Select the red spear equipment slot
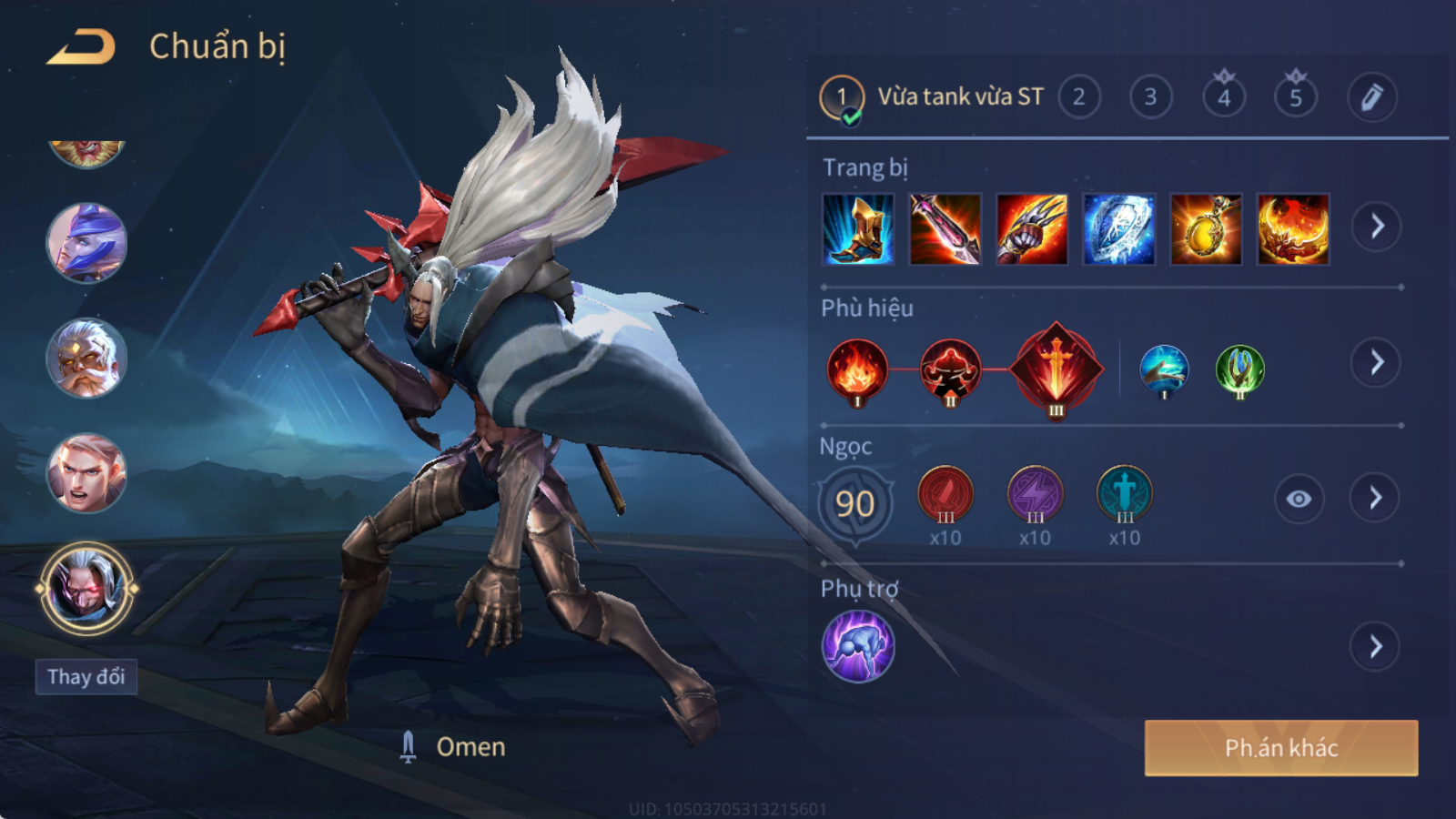 (x=945, y=229)
